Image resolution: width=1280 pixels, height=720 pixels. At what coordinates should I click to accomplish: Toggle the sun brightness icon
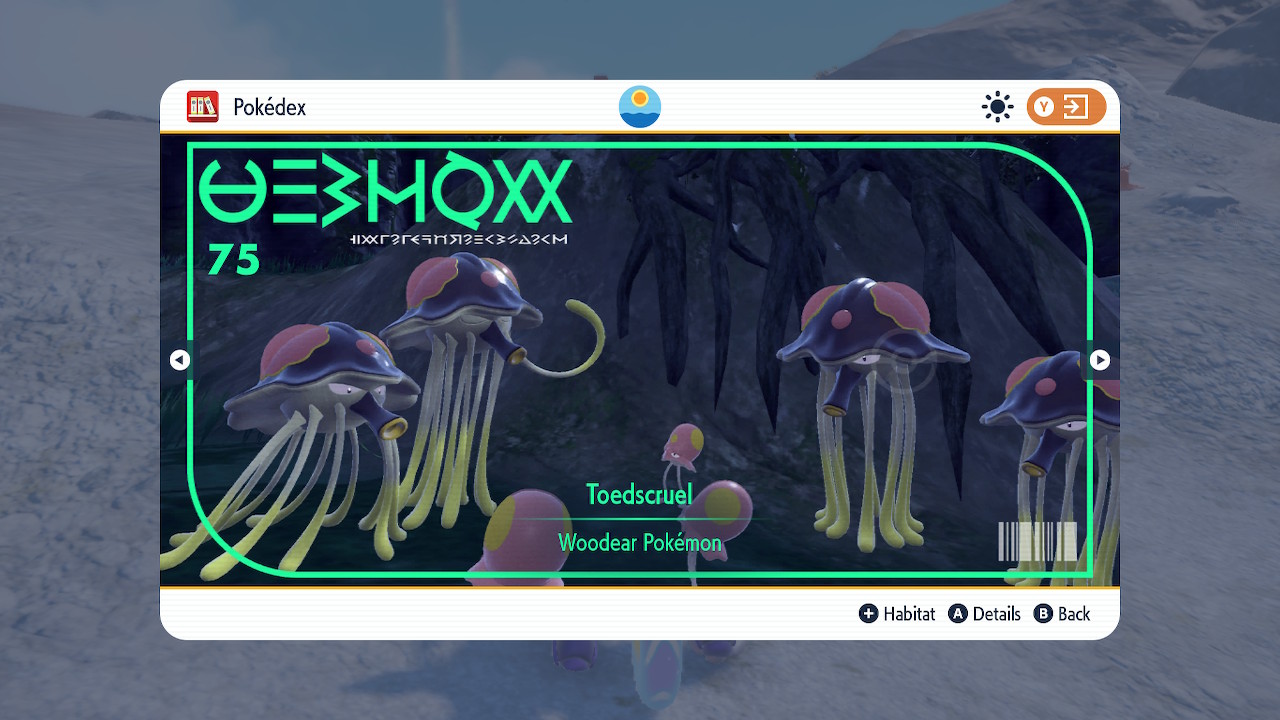(997, 107)
